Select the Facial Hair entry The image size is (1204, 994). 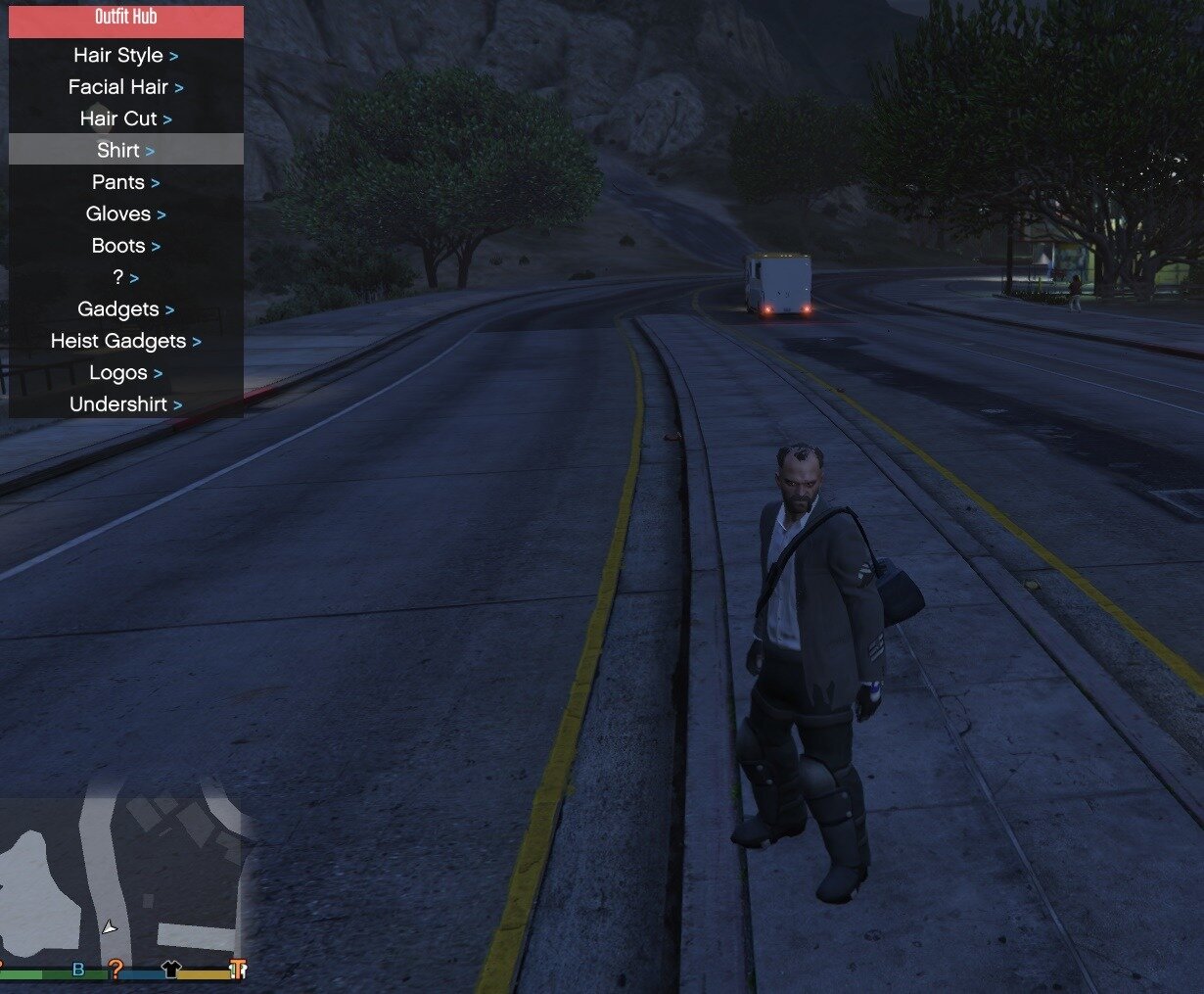click(x=125, y=87)
